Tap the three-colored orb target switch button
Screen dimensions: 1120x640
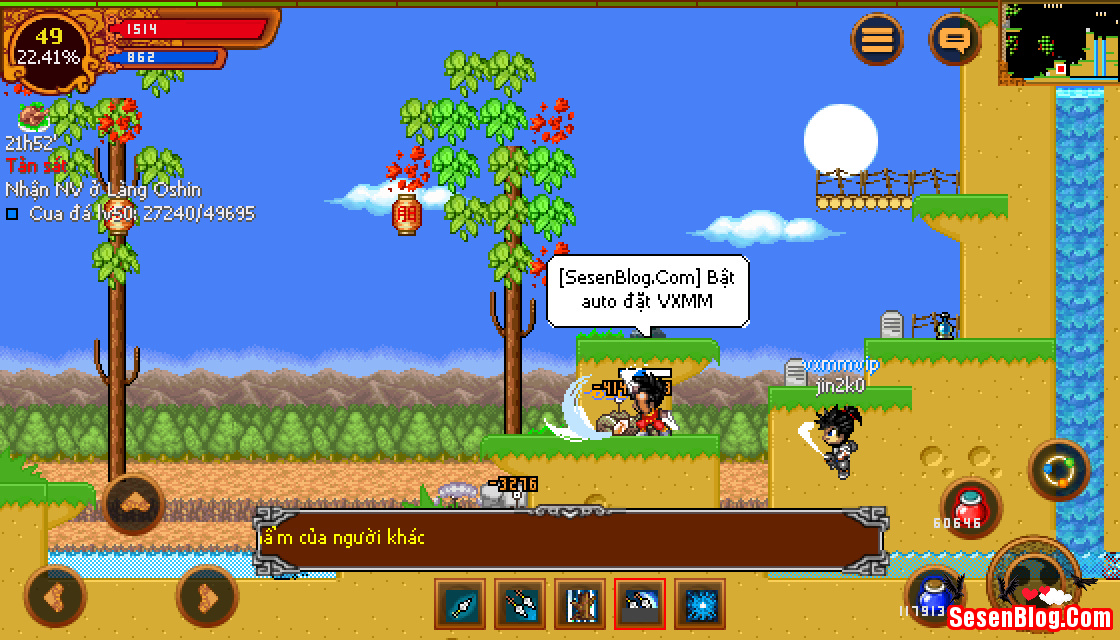coord(1059,469)
